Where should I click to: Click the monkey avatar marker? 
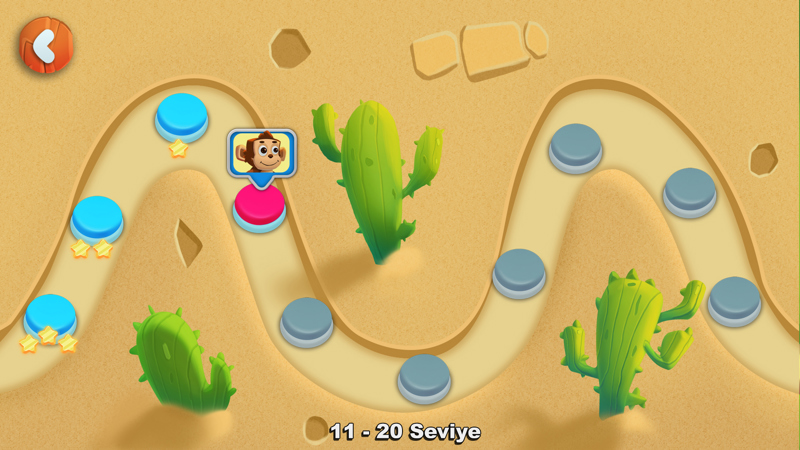click(x=262, y=153)
